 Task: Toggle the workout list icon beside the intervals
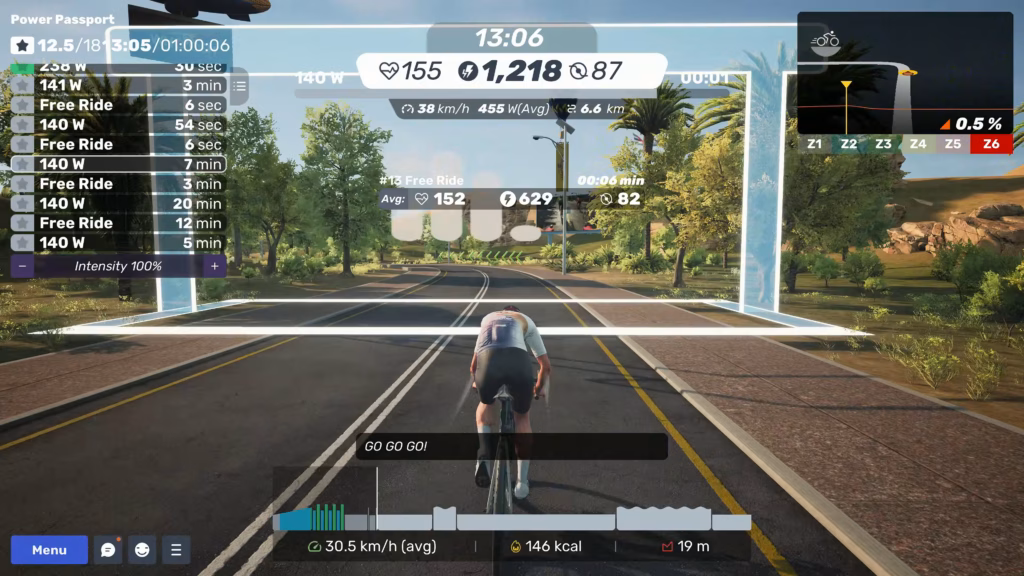point(239,87)
